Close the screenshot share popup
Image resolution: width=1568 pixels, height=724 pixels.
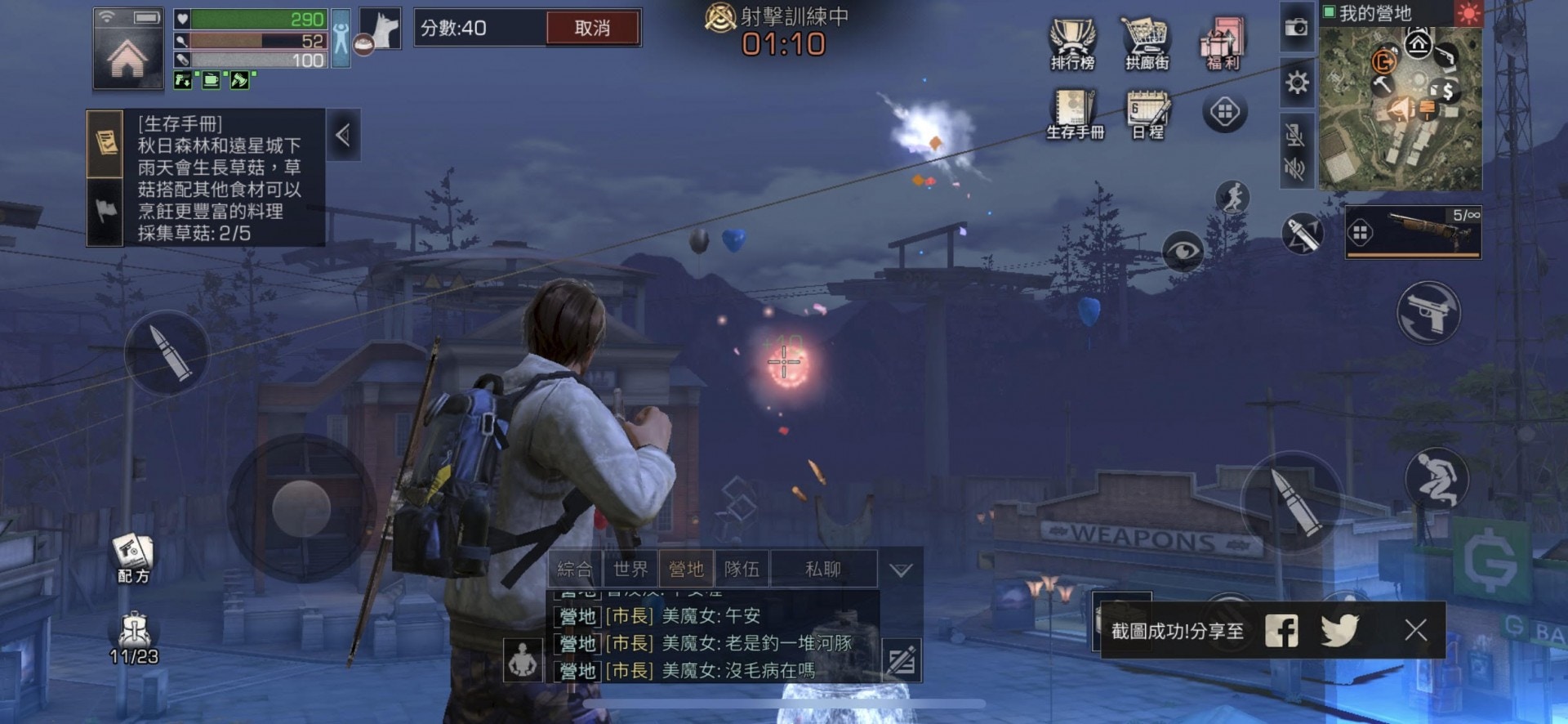click(x=1415, y=630)
